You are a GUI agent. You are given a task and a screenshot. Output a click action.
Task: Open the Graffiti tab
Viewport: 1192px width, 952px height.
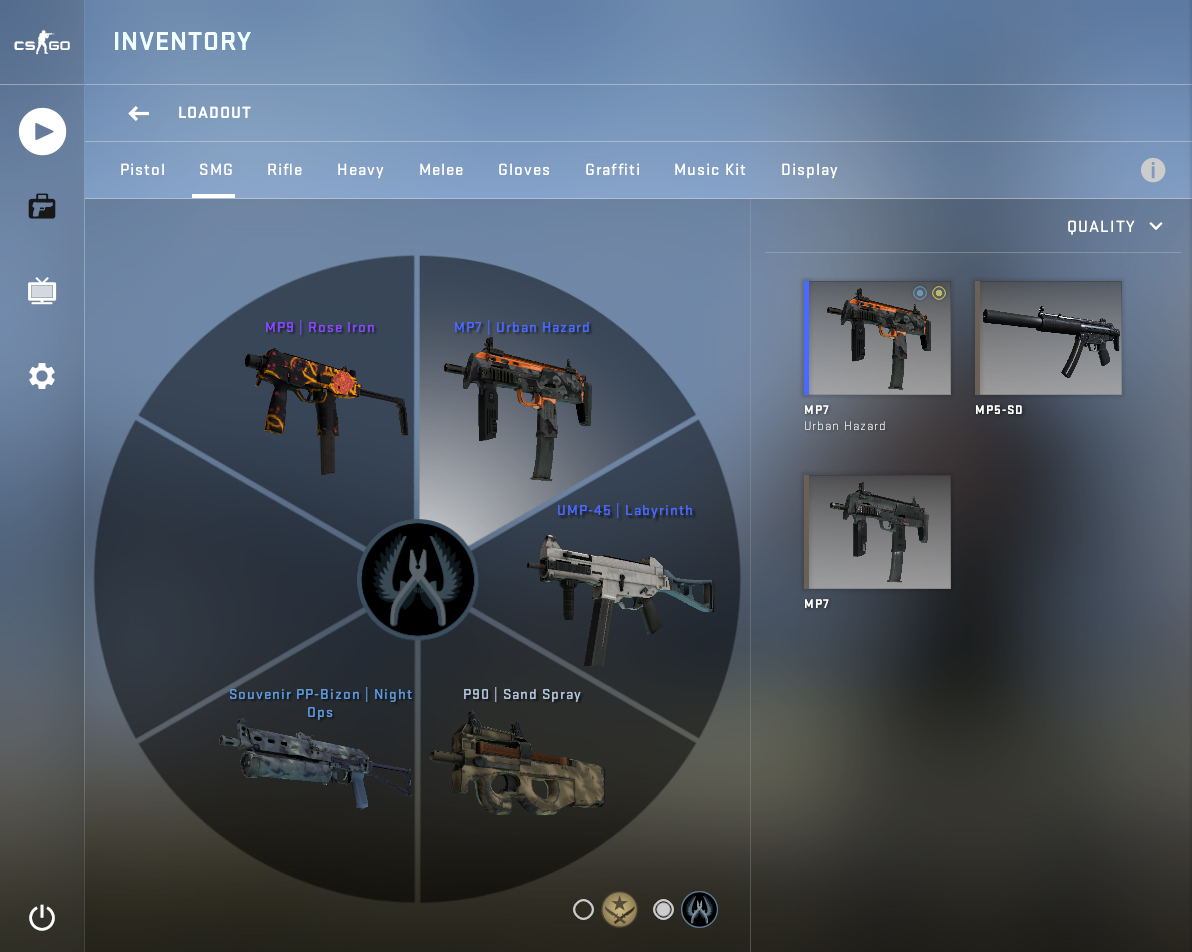[x=612, y=170]
